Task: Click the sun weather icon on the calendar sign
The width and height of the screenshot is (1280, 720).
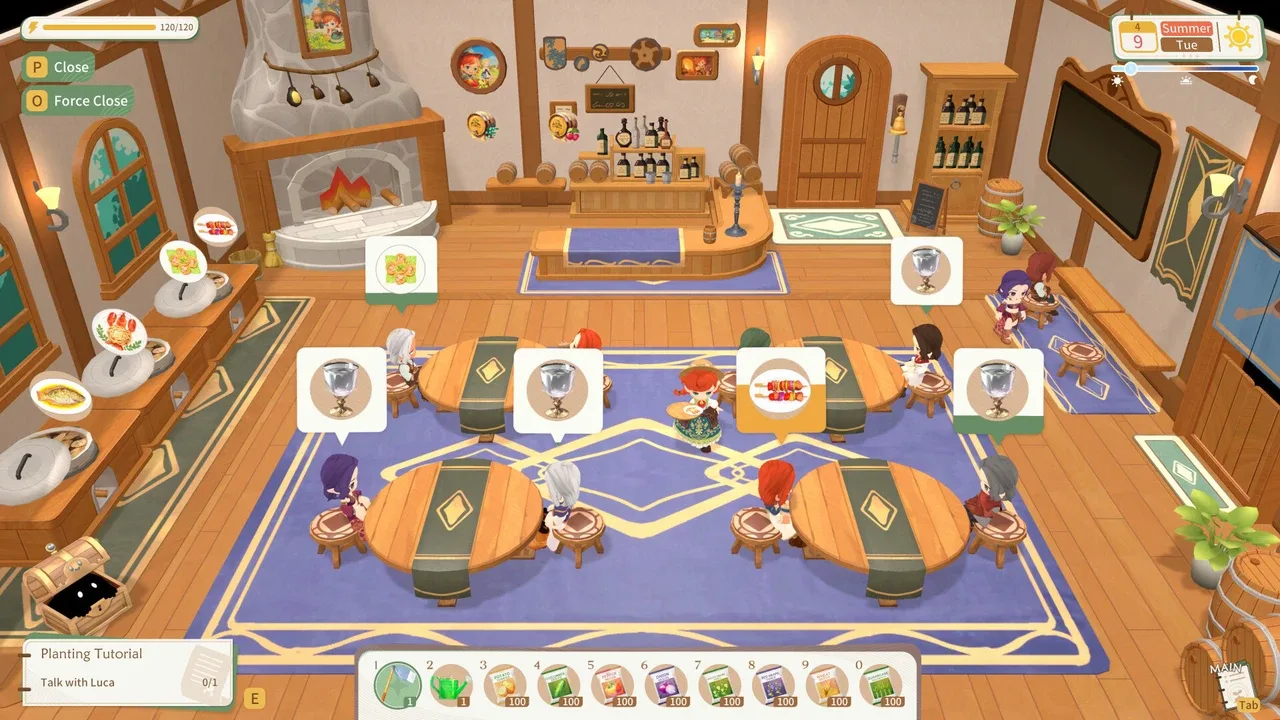Action: [x=1239, y=35]
